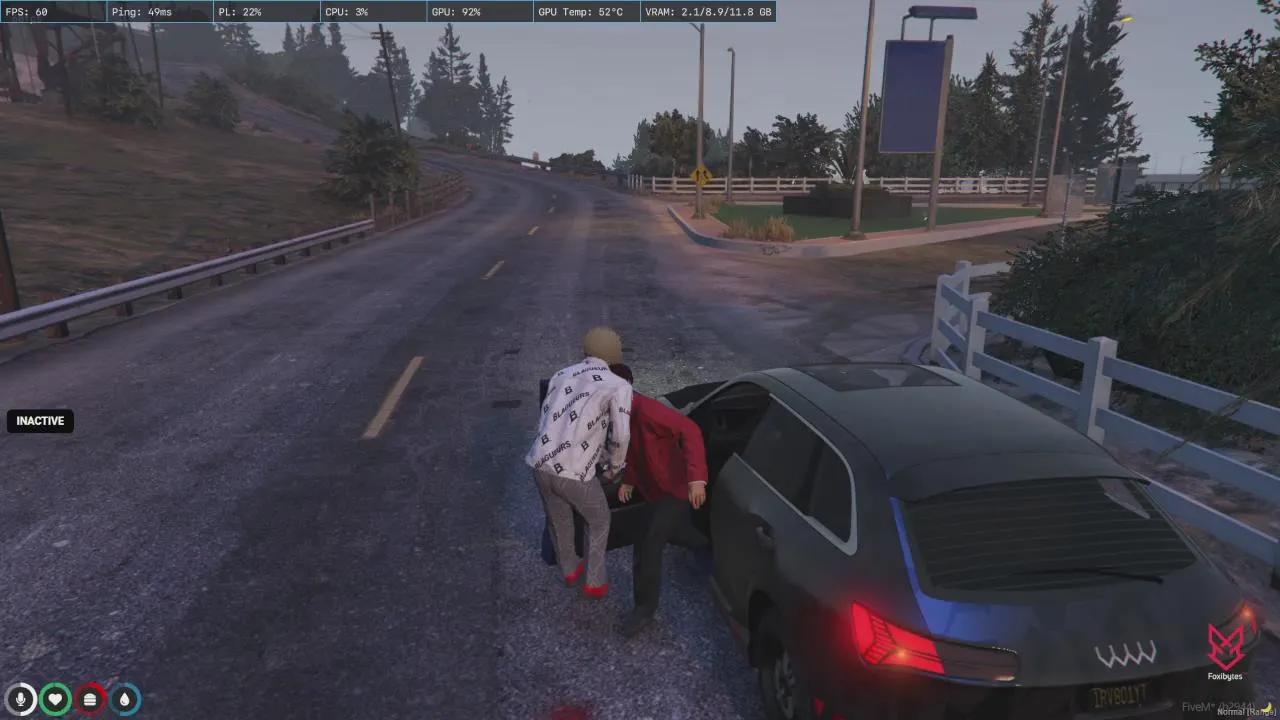Toggle the INACTIVE status label
The height and width of the screenshot is (720, 1280).
point(39,420)
